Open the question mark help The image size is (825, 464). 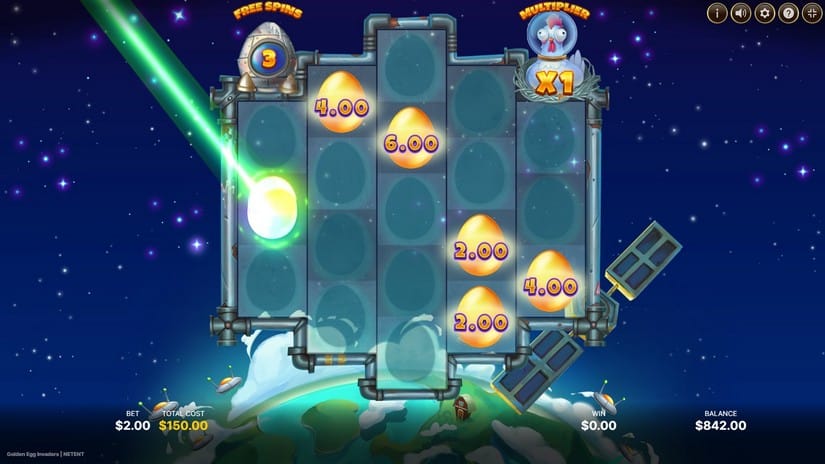(x=788, y=13)
